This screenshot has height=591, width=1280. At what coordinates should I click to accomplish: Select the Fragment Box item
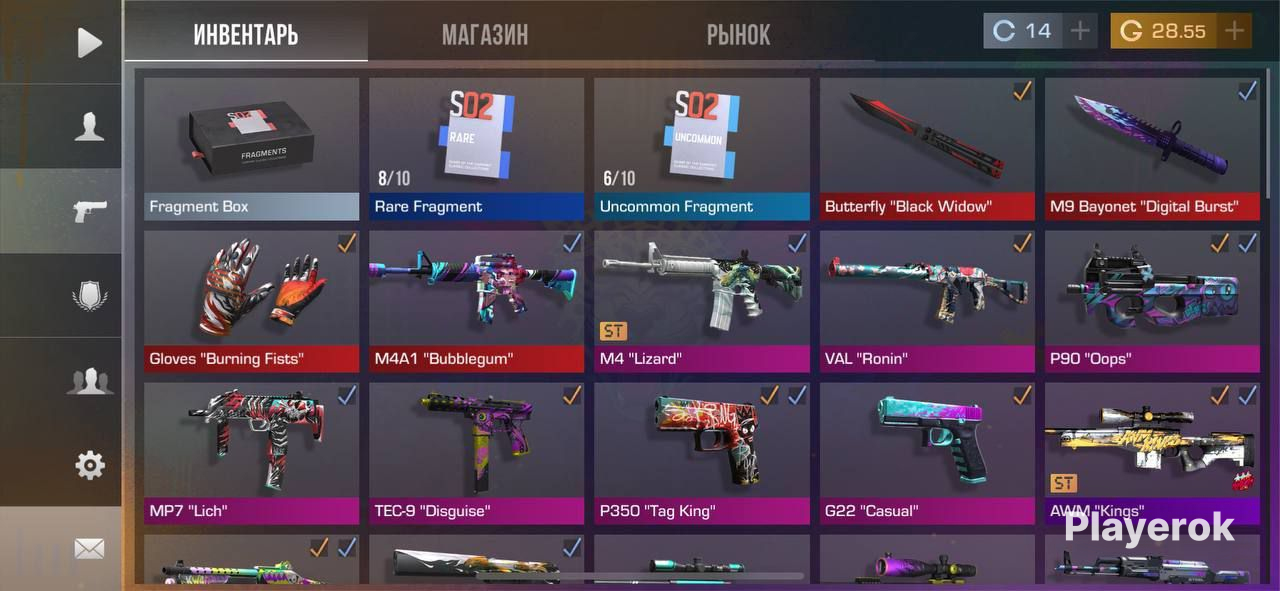coord(251,149)
